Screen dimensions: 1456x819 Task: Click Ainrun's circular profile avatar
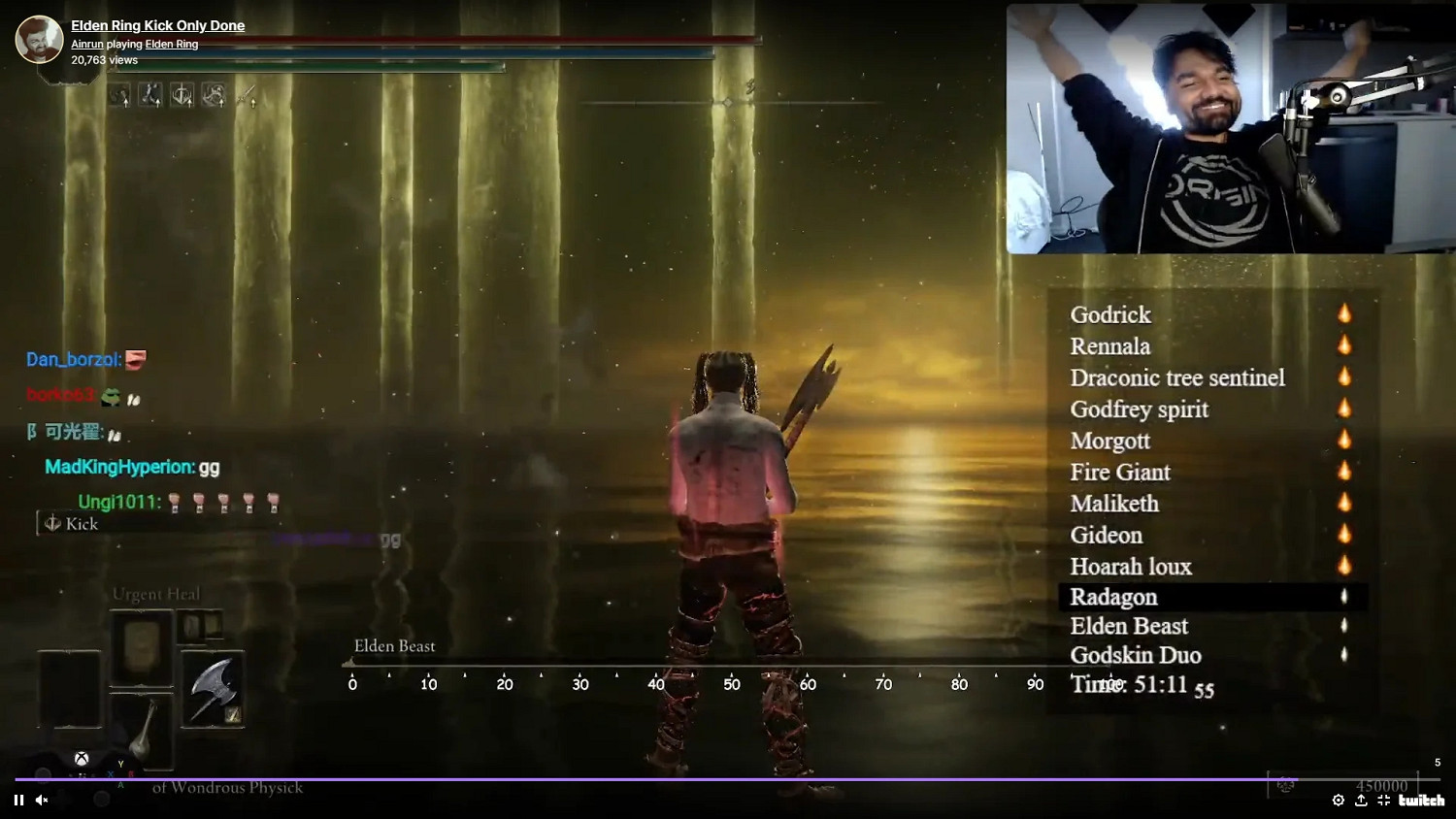click(39, 39)
